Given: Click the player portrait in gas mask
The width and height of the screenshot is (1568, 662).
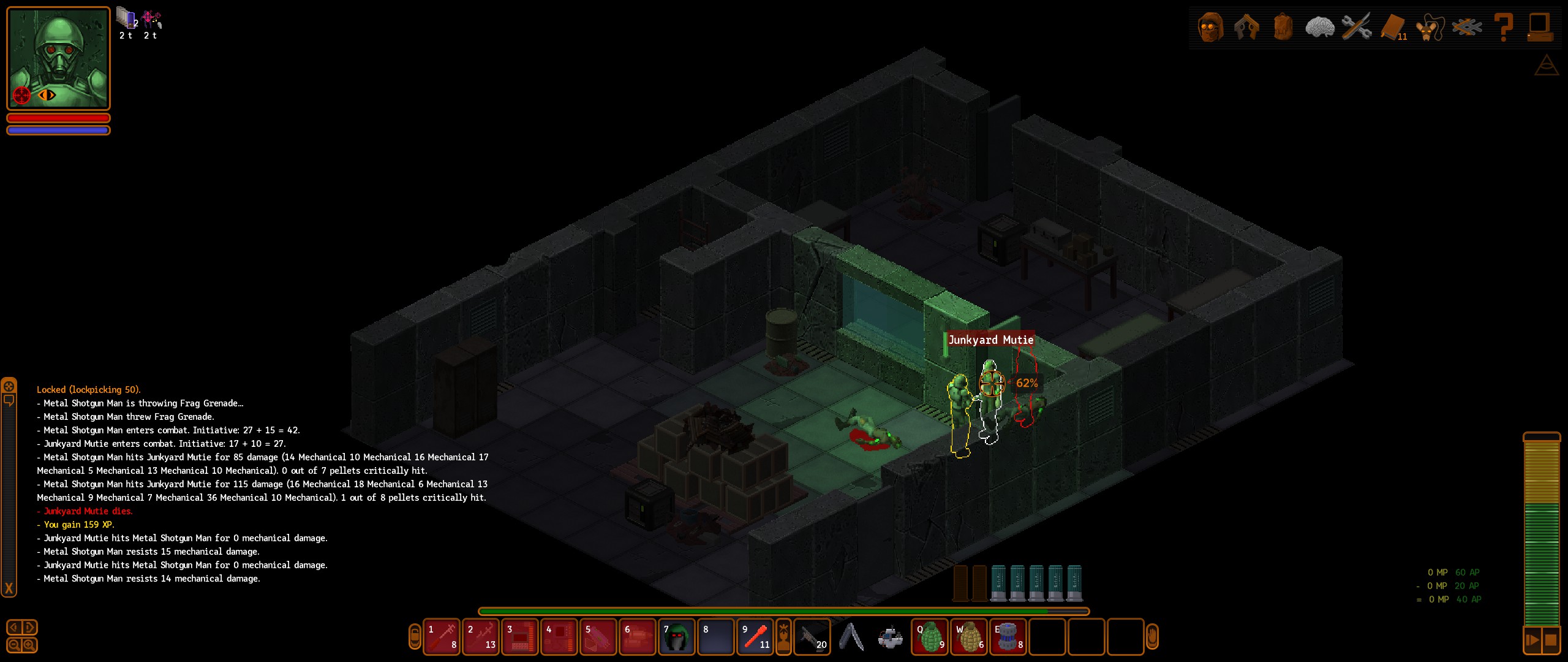Looking at the screenshot, I should 58,58.
